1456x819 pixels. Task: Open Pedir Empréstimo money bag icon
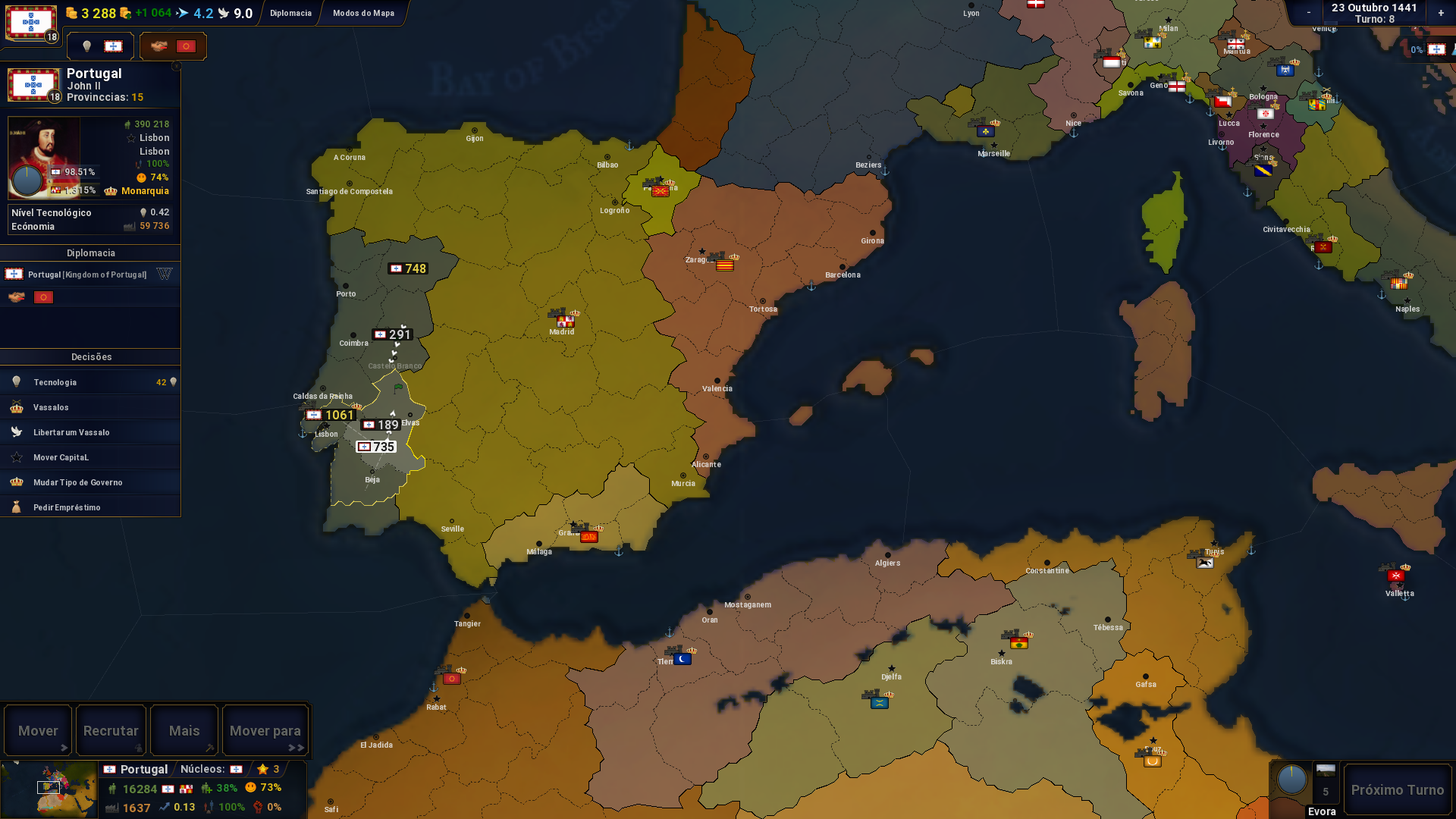[15, 507]
